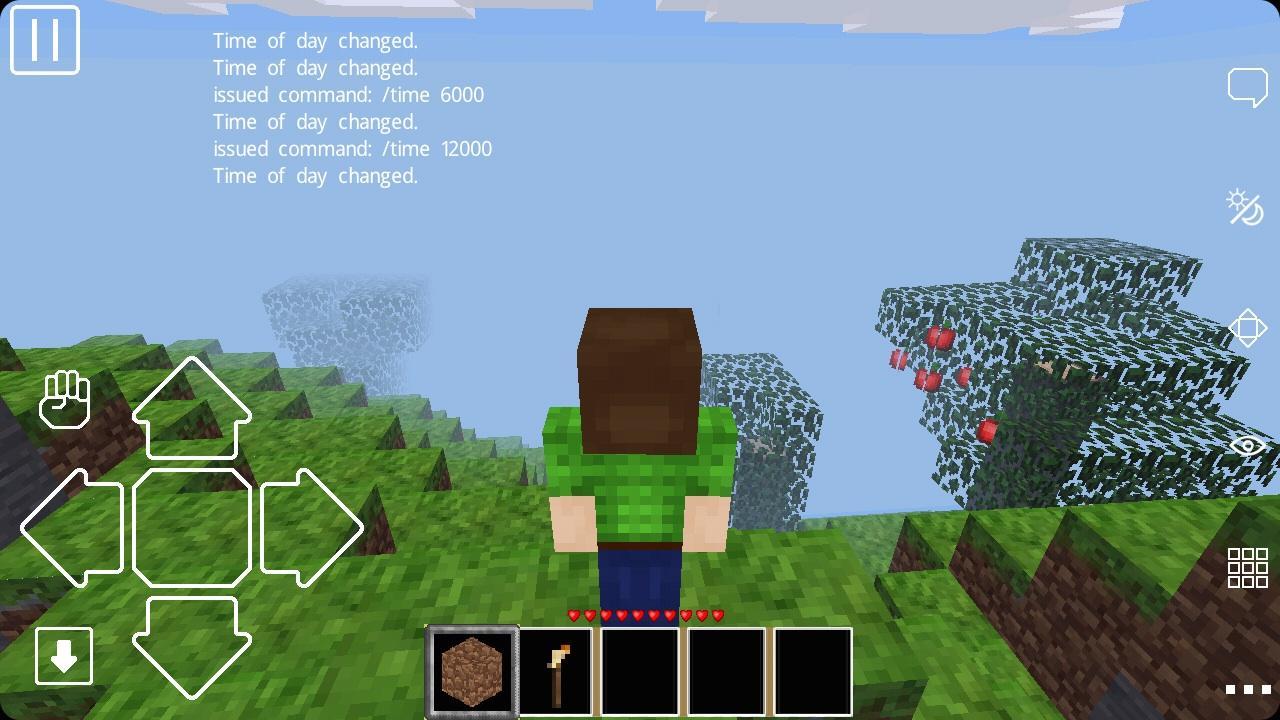Screen dimensions: 1280x720
Task: Tap the descend button above the hotbar
Action: point(63,656)
